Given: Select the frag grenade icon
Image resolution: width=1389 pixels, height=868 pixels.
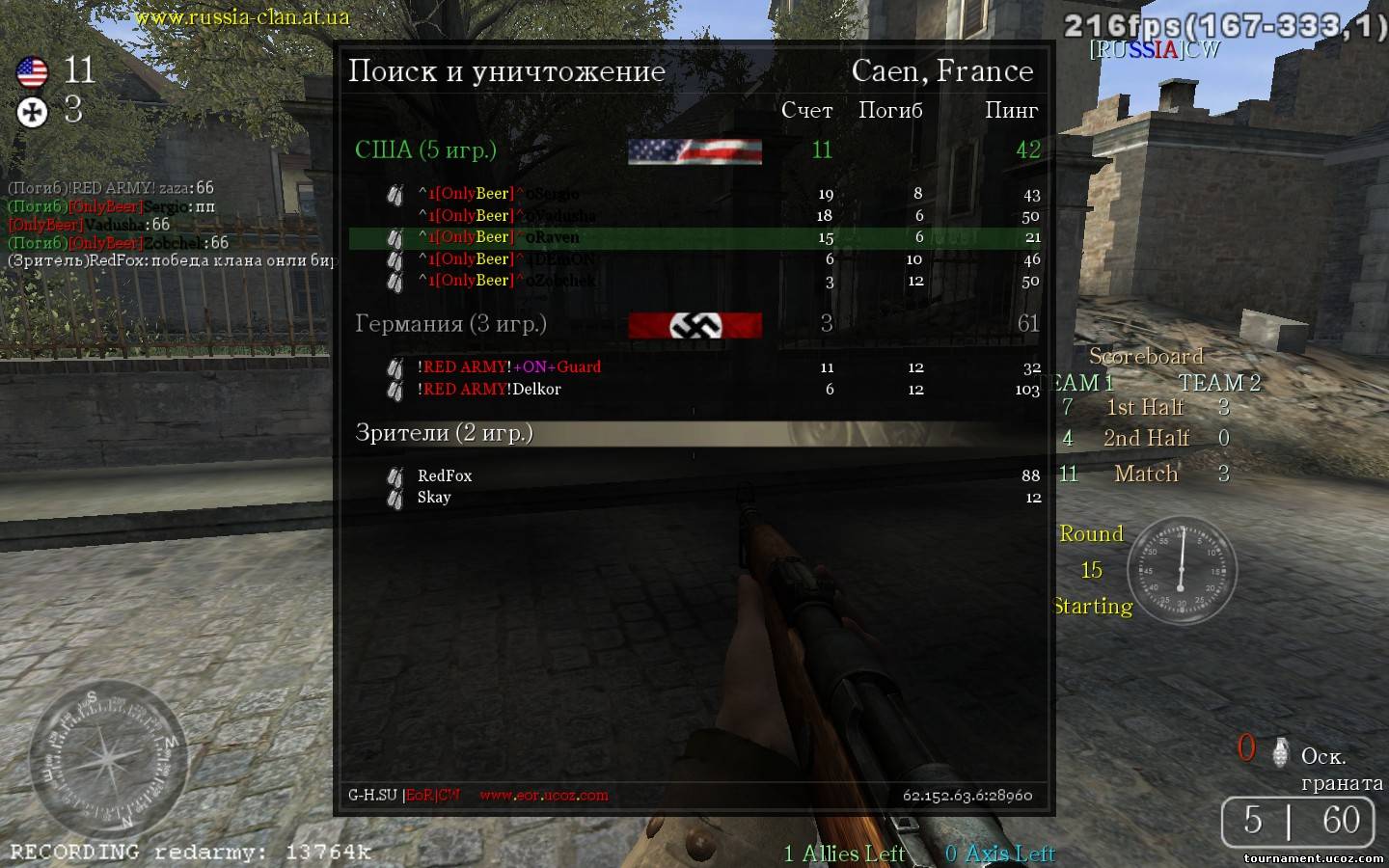Looking at the screenshot, I should coord(1281,751).
